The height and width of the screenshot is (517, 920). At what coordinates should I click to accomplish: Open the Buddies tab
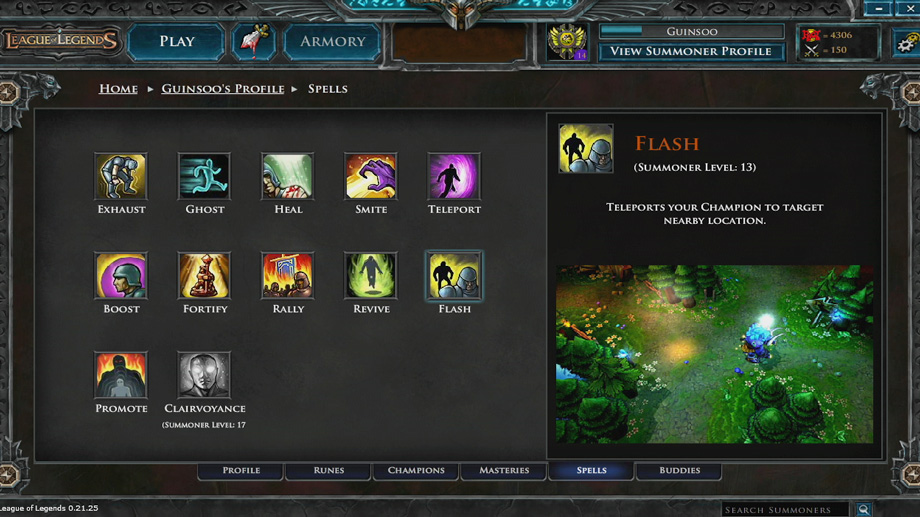pyautogui.click(x=679, y=470)
